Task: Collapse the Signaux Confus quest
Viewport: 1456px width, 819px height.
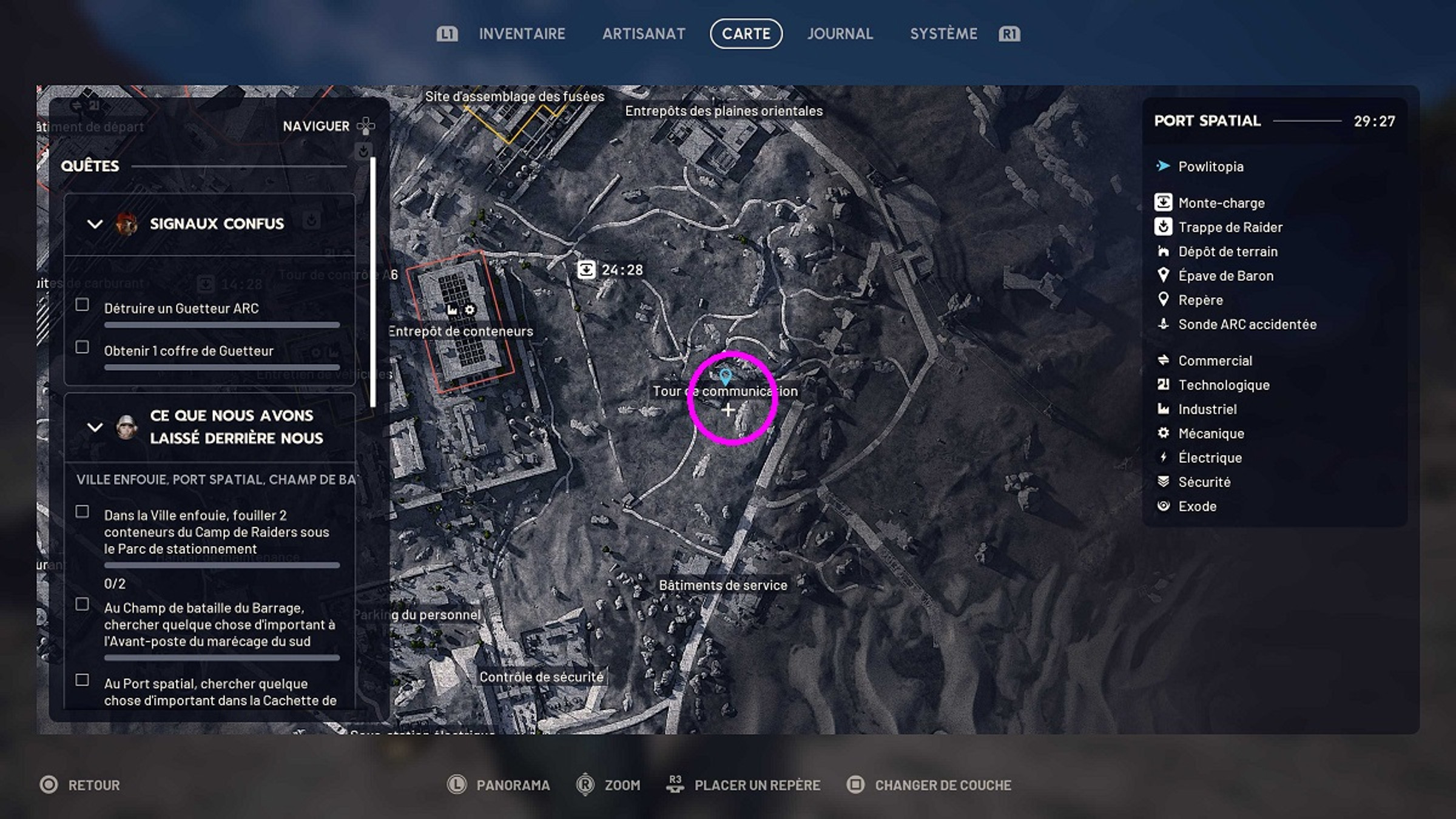Action: [x=94, y=223]
